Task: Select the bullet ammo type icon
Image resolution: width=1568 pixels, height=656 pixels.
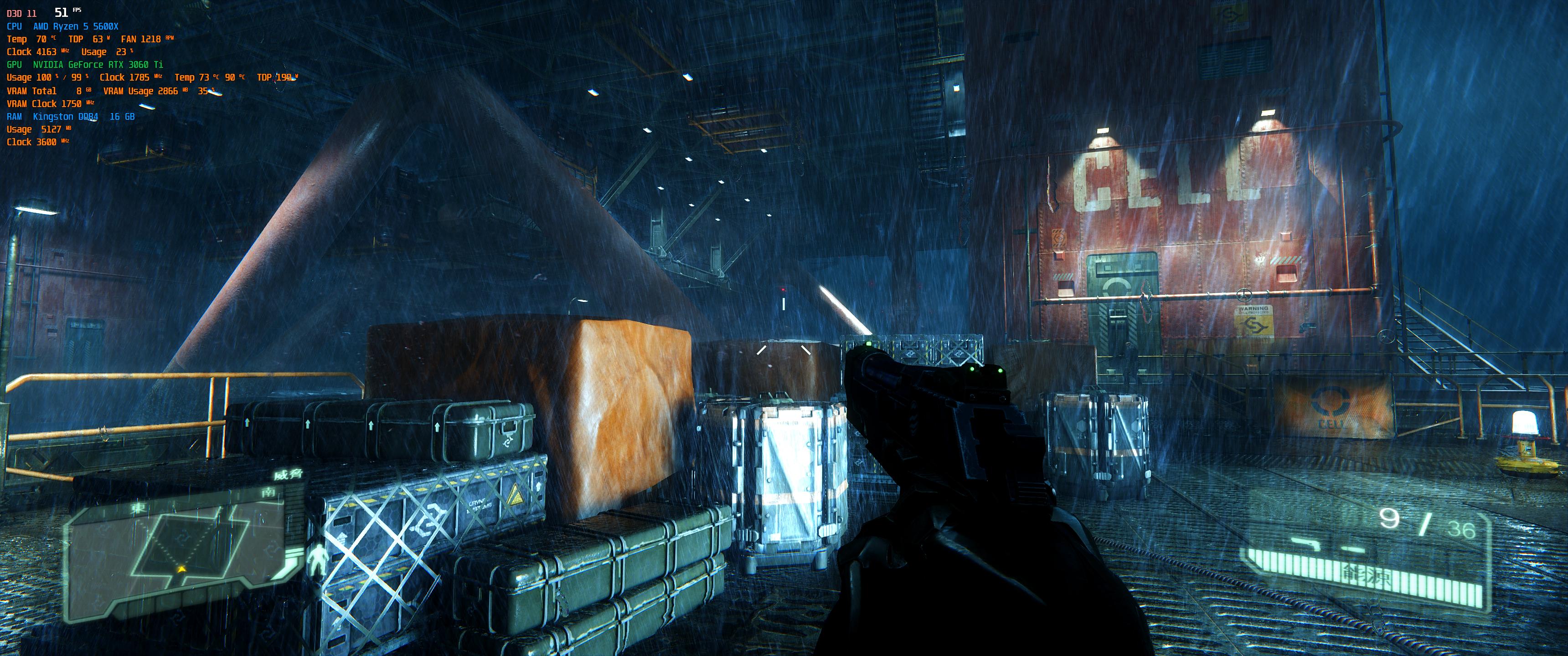Action: (1354, 549)
